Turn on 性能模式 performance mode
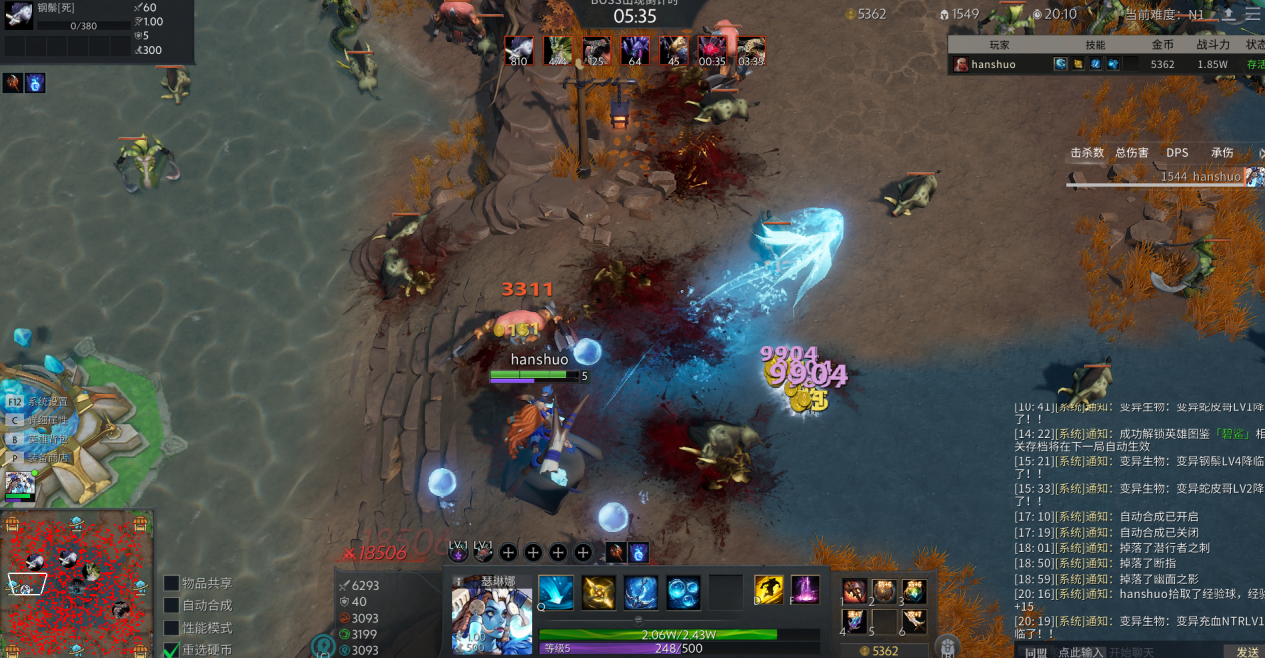This screenshot has height=658, width=1265. pos(172,628)
